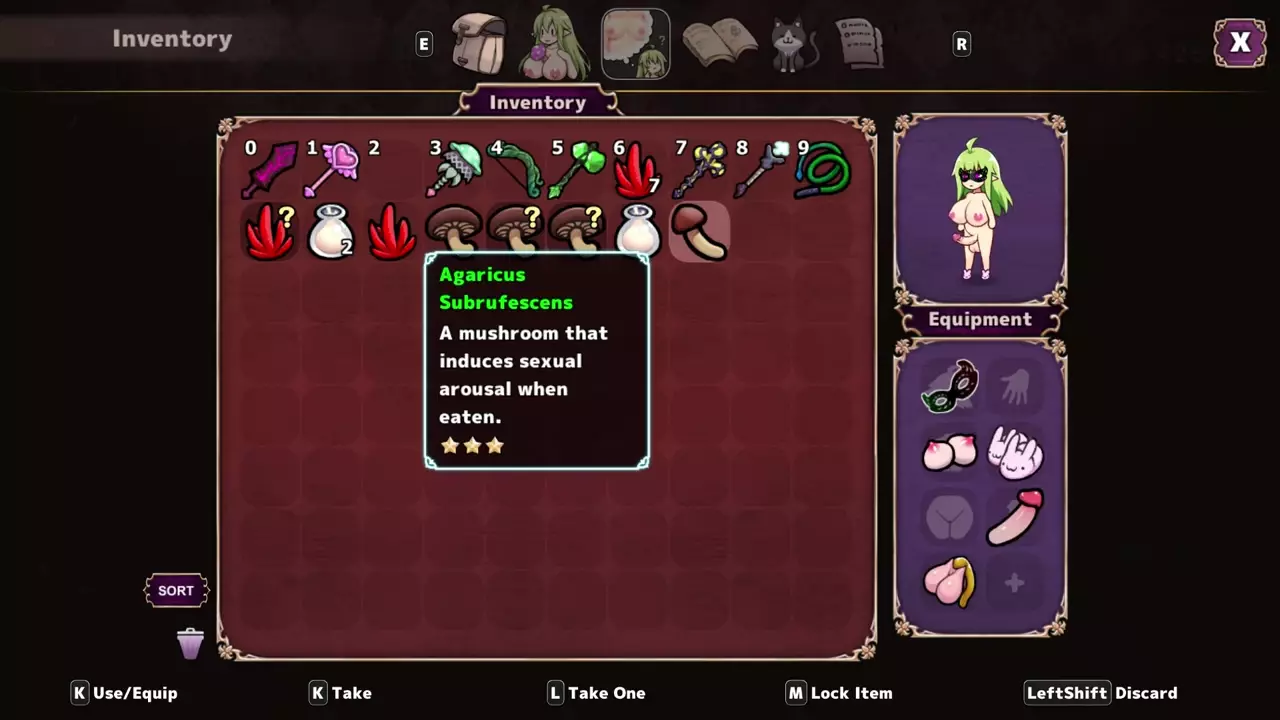Select the green whip in hotbar slot 9

pyautogui.click(x=823, y=170)
